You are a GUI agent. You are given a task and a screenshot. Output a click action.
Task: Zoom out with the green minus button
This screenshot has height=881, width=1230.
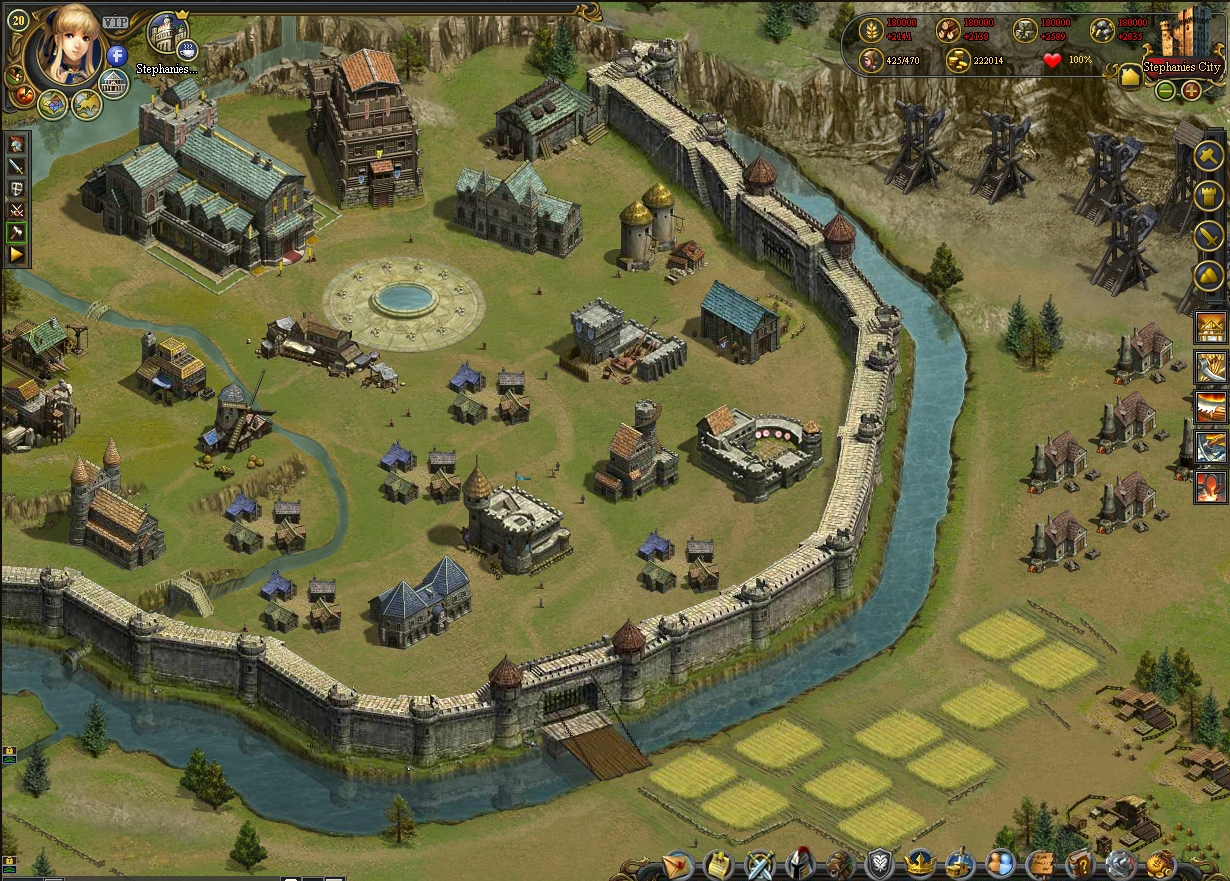tap(1165, 91)
